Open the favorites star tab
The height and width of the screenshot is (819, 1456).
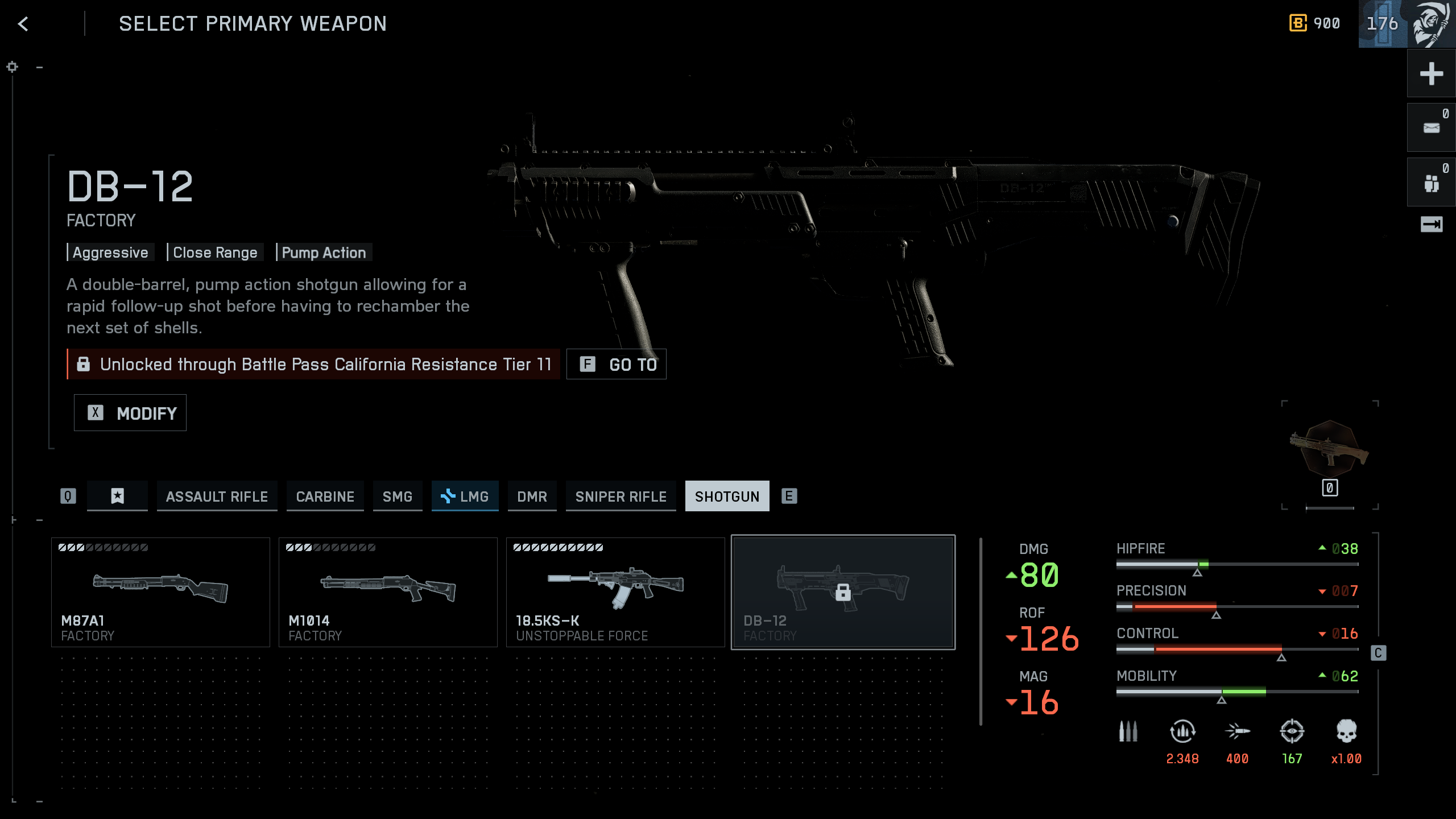[117, 497]
